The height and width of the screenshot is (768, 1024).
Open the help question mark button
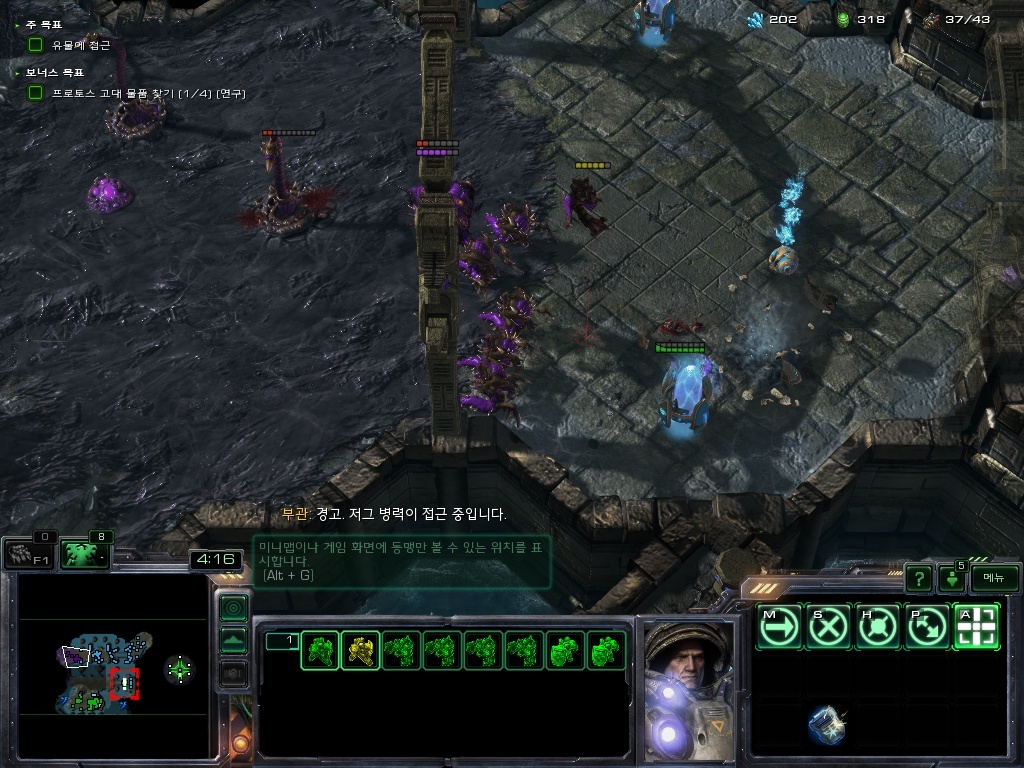918,578
